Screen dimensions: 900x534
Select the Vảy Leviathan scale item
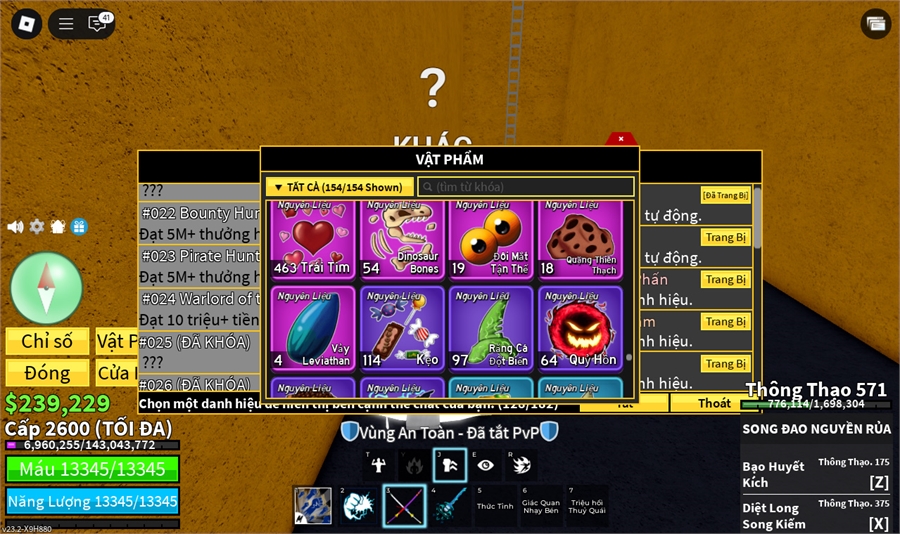coord(312,328)
